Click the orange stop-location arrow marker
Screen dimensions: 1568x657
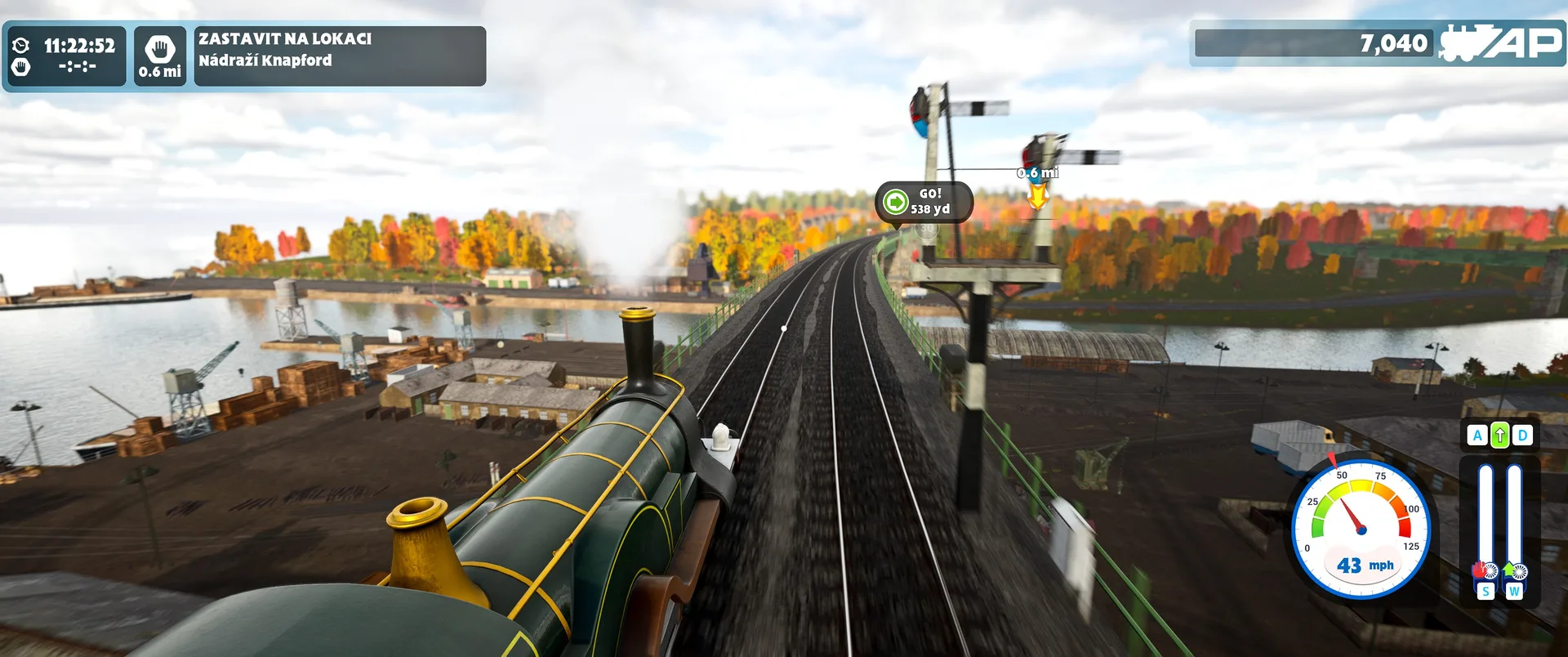coord(1038,194)
